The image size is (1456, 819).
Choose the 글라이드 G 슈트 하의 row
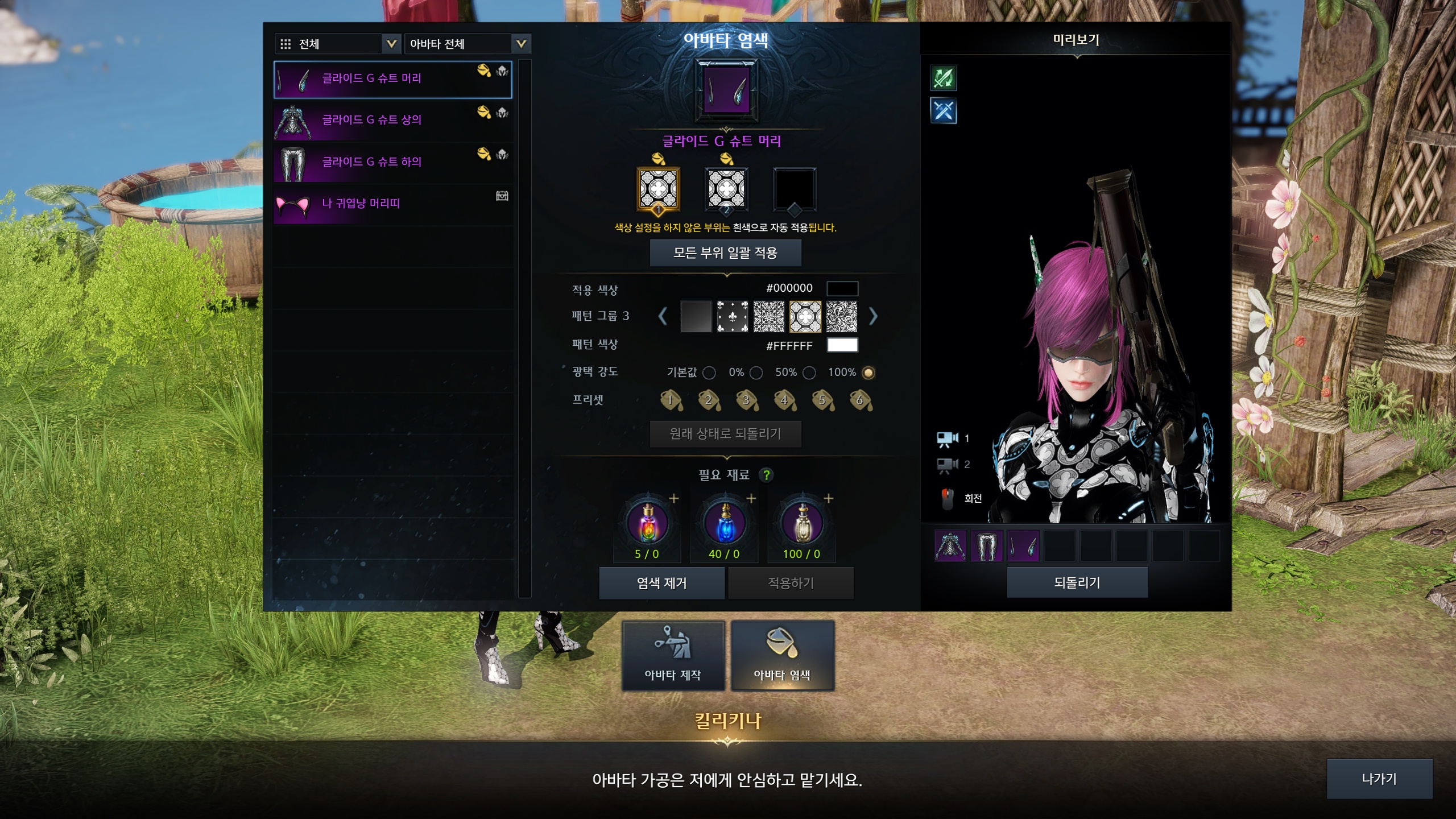[392, 162]
